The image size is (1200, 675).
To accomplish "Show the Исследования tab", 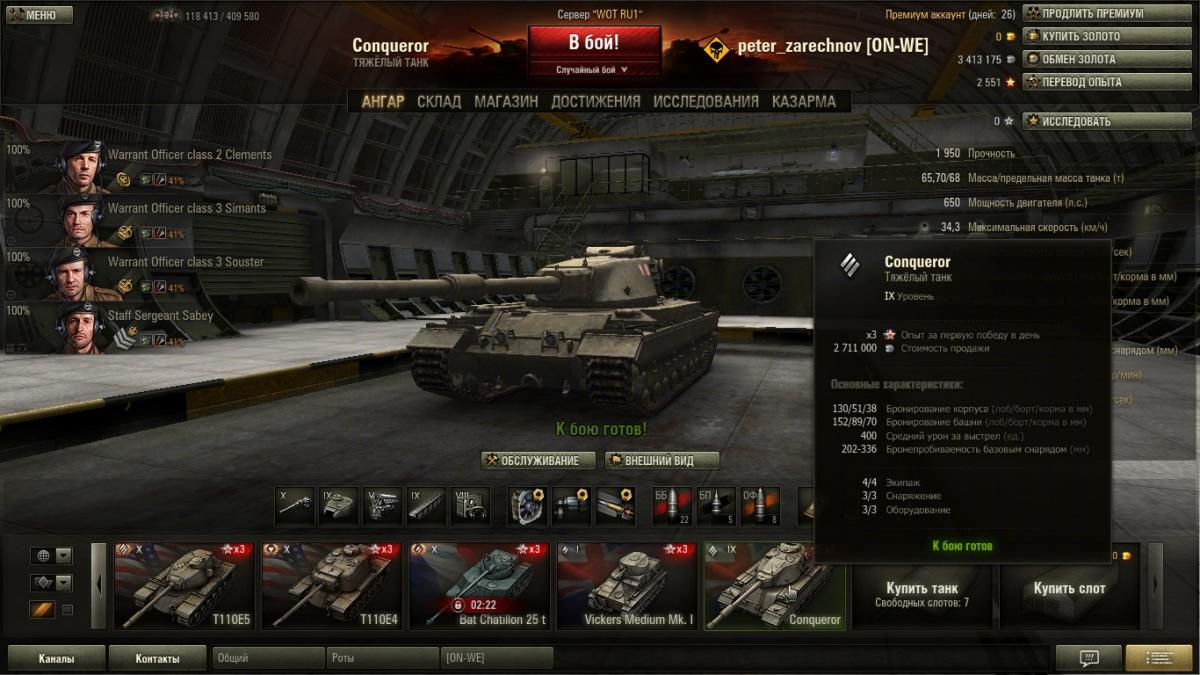I will tap(706, 101).
